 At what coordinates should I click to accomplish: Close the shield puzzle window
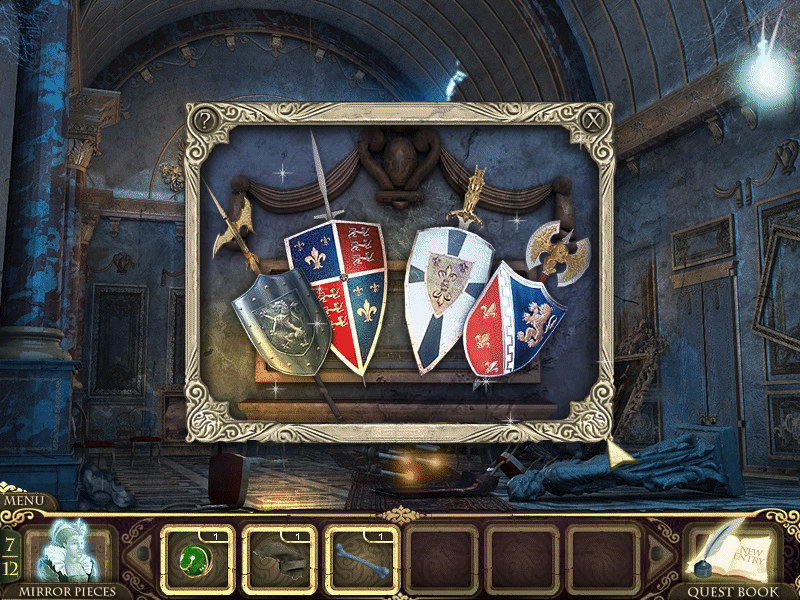click(596, 120)
